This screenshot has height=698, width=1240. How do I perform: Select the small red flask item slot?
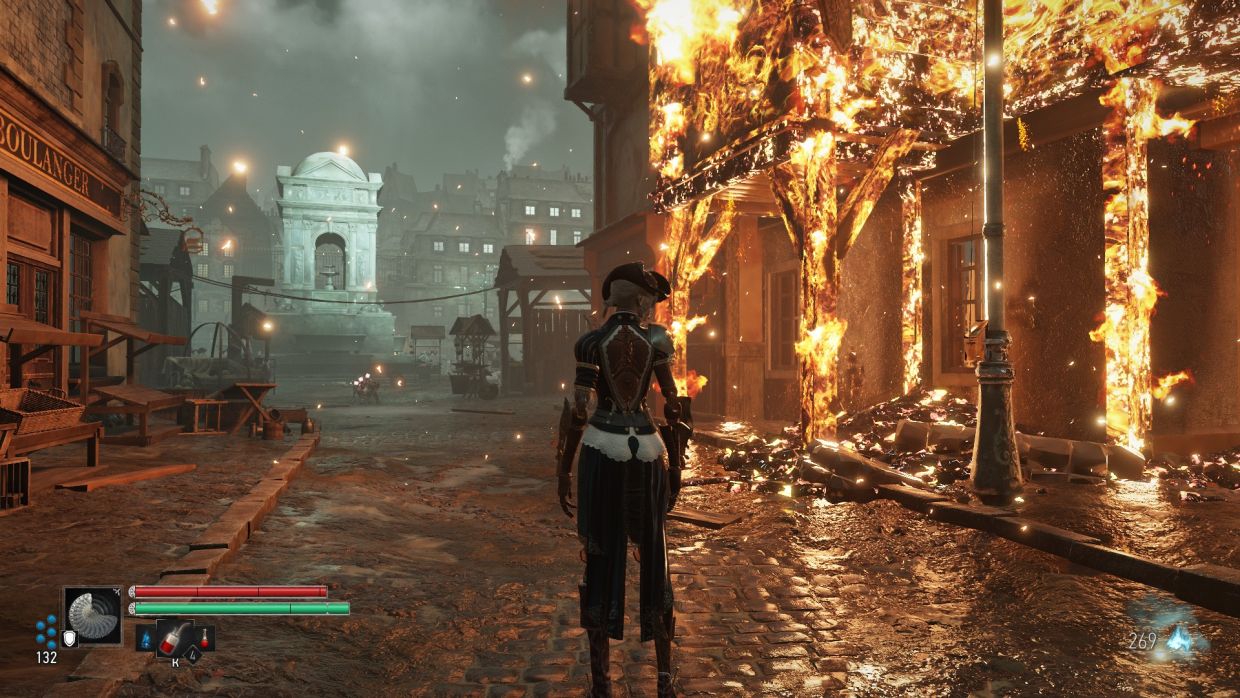(203, 637)
